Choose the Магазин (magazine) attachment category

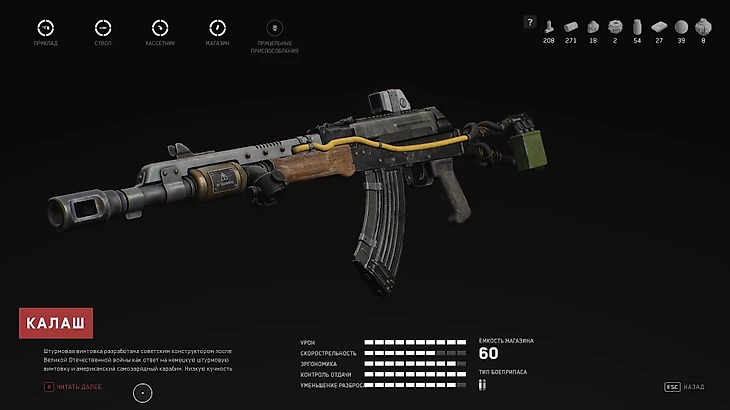(x=217, y=28)
